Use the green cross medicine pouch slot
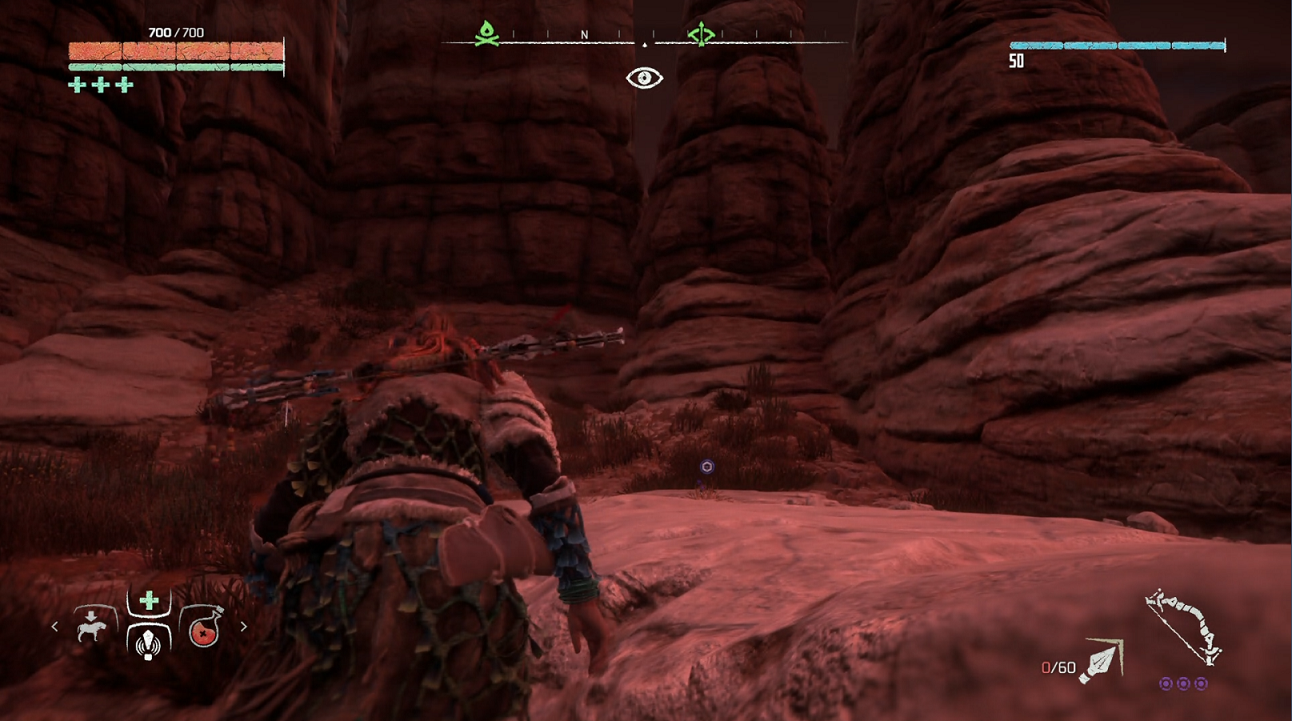The height and width of the screenshot is (721, 1292). pos(149,601)
